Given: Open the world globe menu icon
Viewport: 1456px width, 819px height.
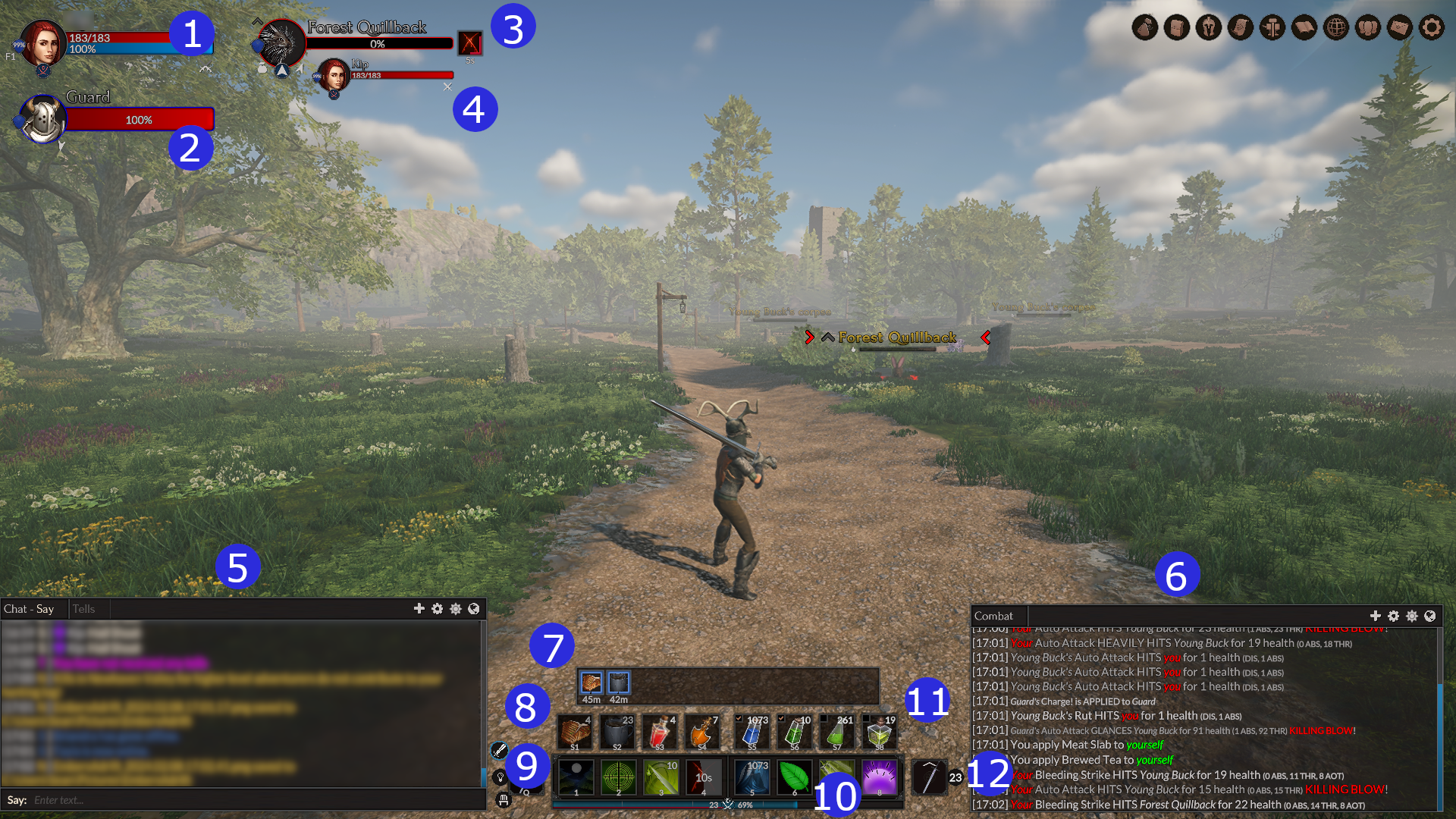Looking at the screenshot, I should [1335, 28].
